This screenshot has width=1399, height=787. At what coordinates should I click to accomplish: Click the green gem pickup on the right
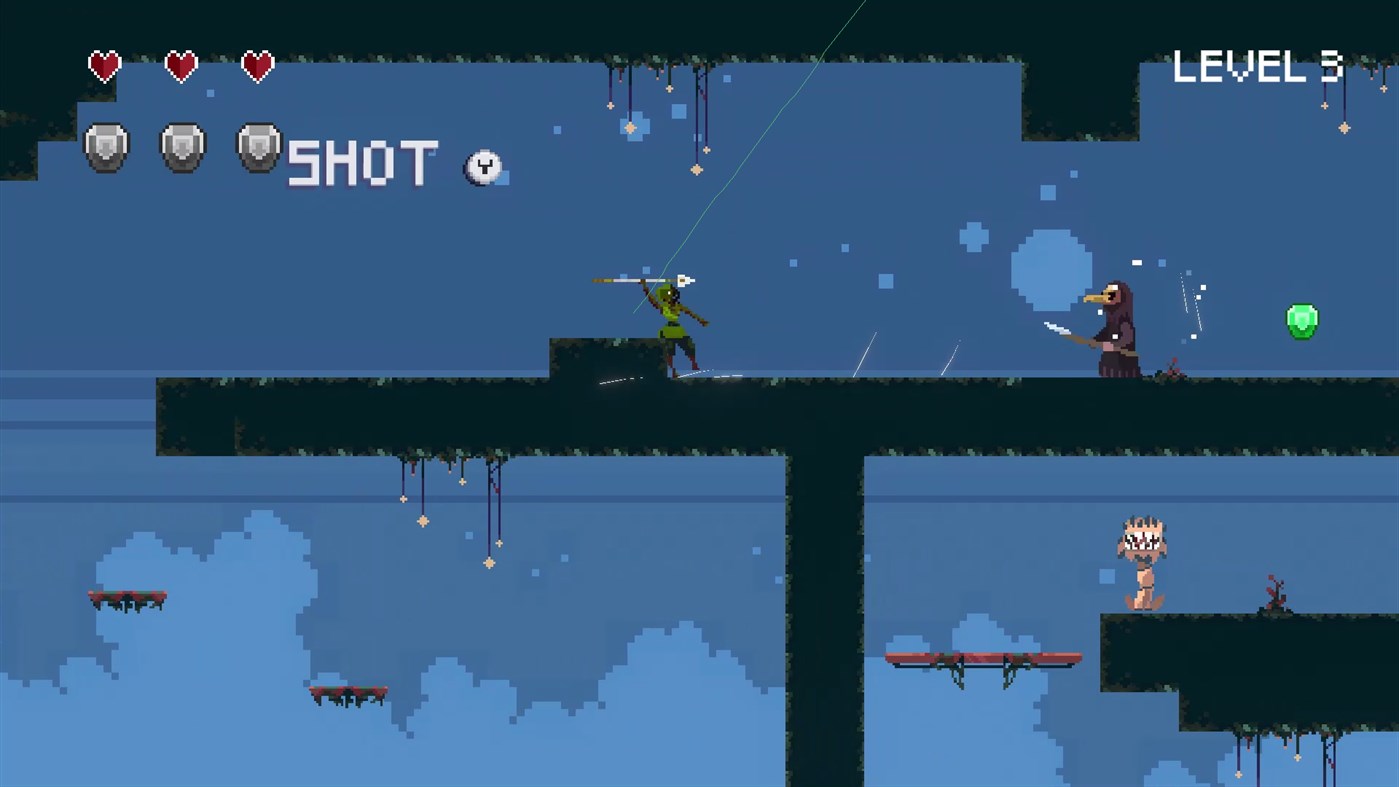tap(1301, 320)
